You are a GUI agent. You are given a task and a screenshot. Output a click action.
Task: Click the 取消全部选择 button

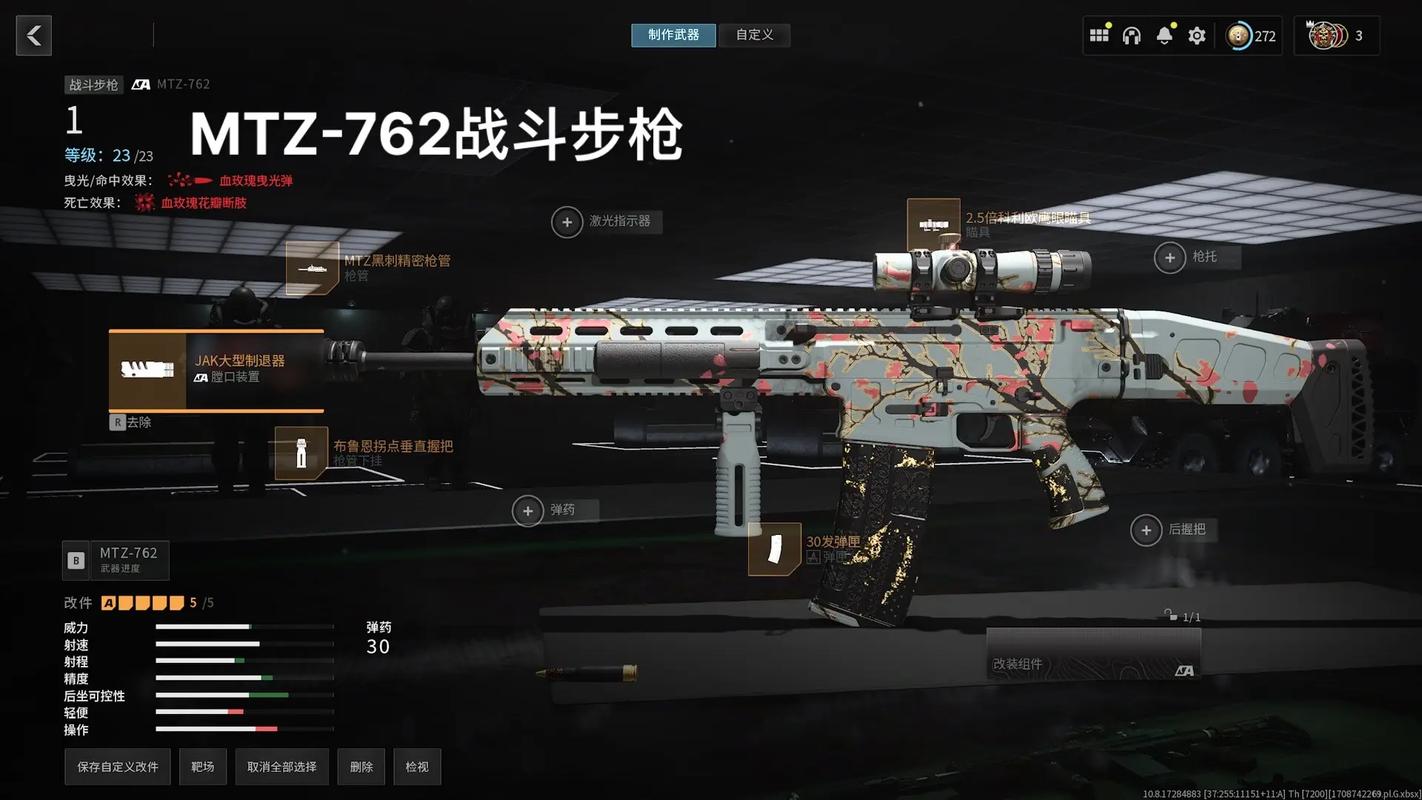(281, 766)
